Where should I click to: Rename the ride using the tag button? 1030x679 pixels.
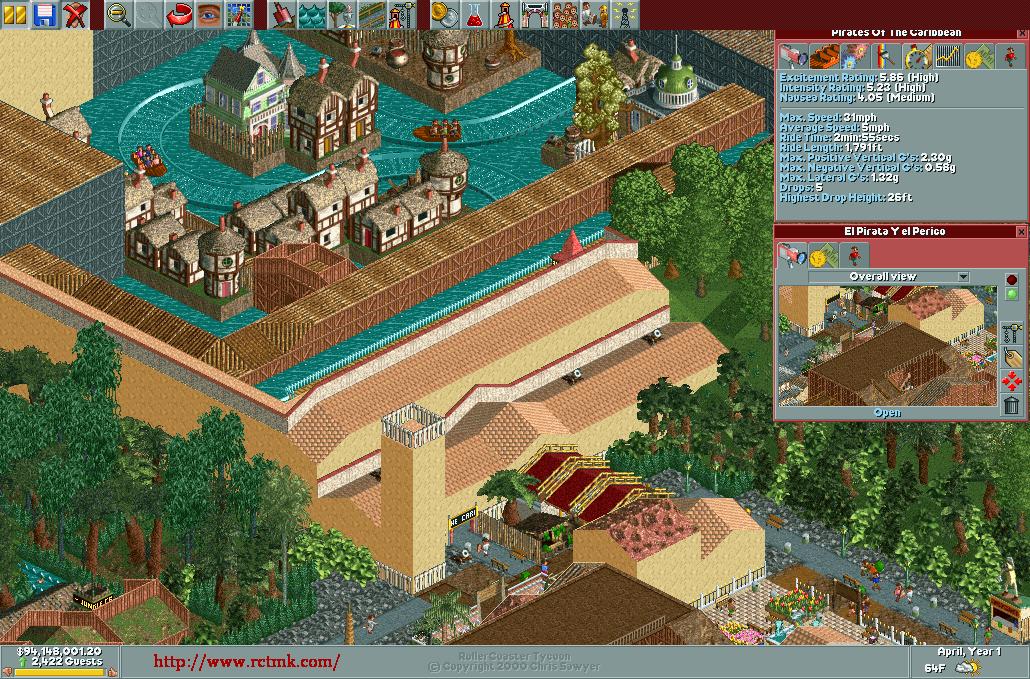click(x=1012, y=357)
